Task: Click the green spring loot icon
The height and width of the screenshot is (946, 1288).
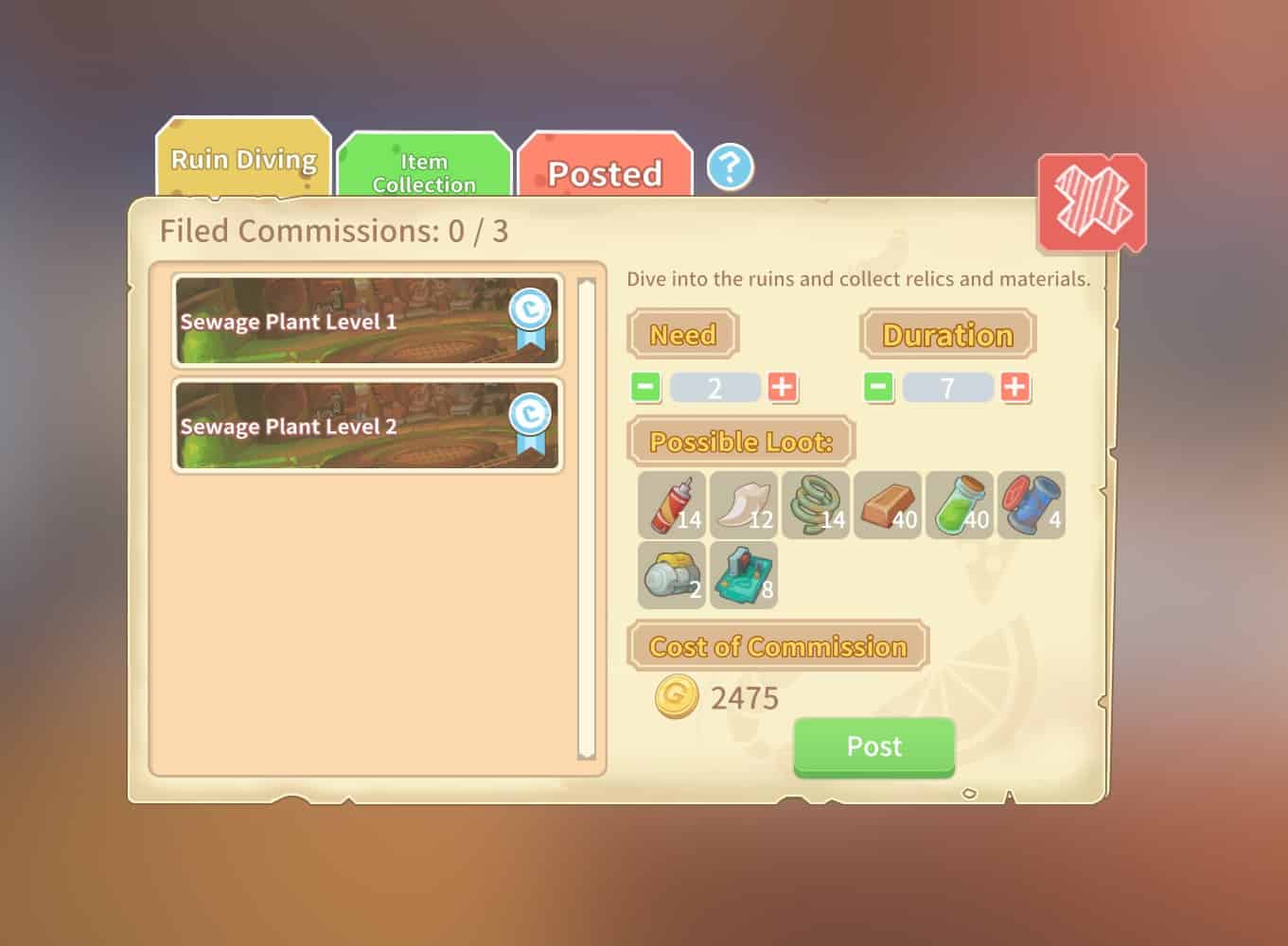Action: point(816,504)
